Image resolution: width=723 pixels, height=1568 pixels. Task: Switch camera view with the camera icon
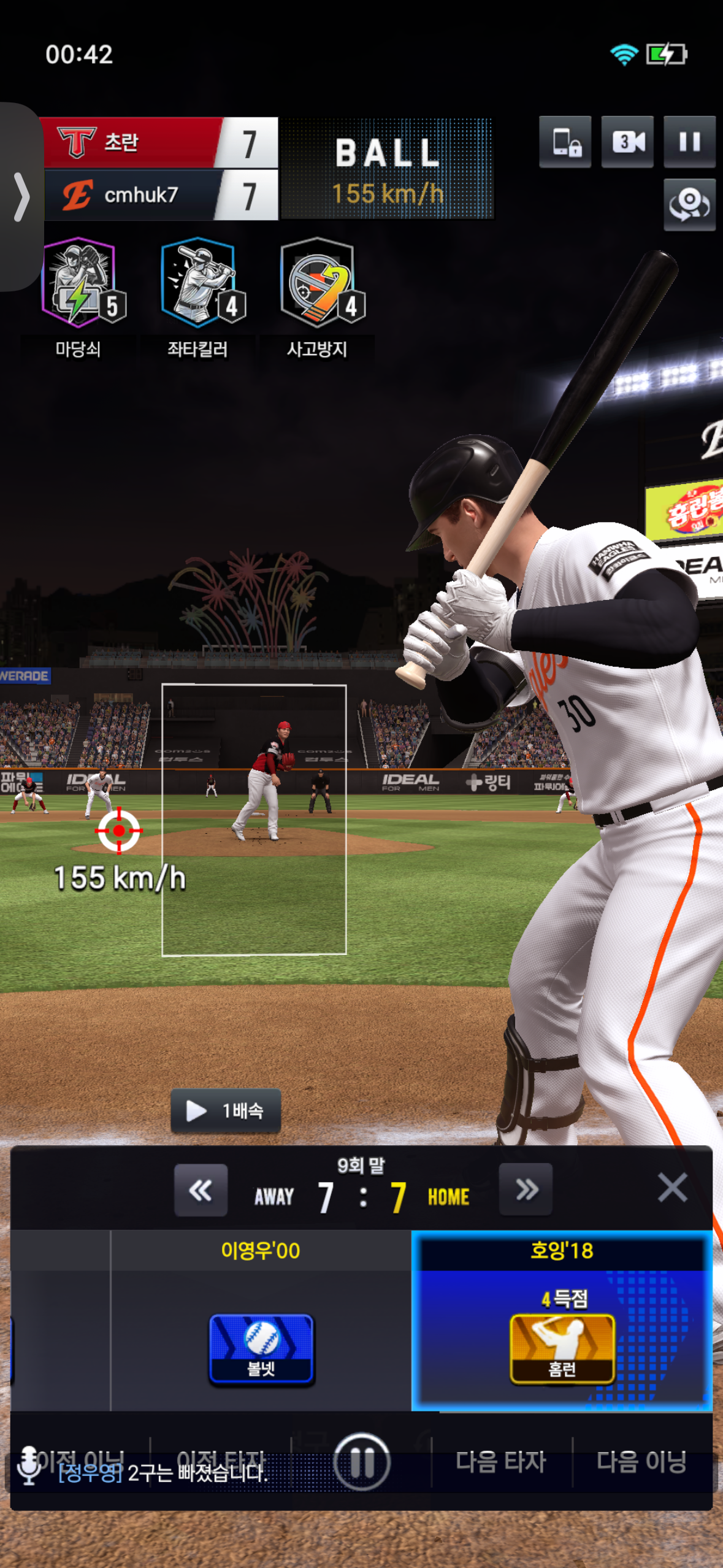tap(627, 142)
